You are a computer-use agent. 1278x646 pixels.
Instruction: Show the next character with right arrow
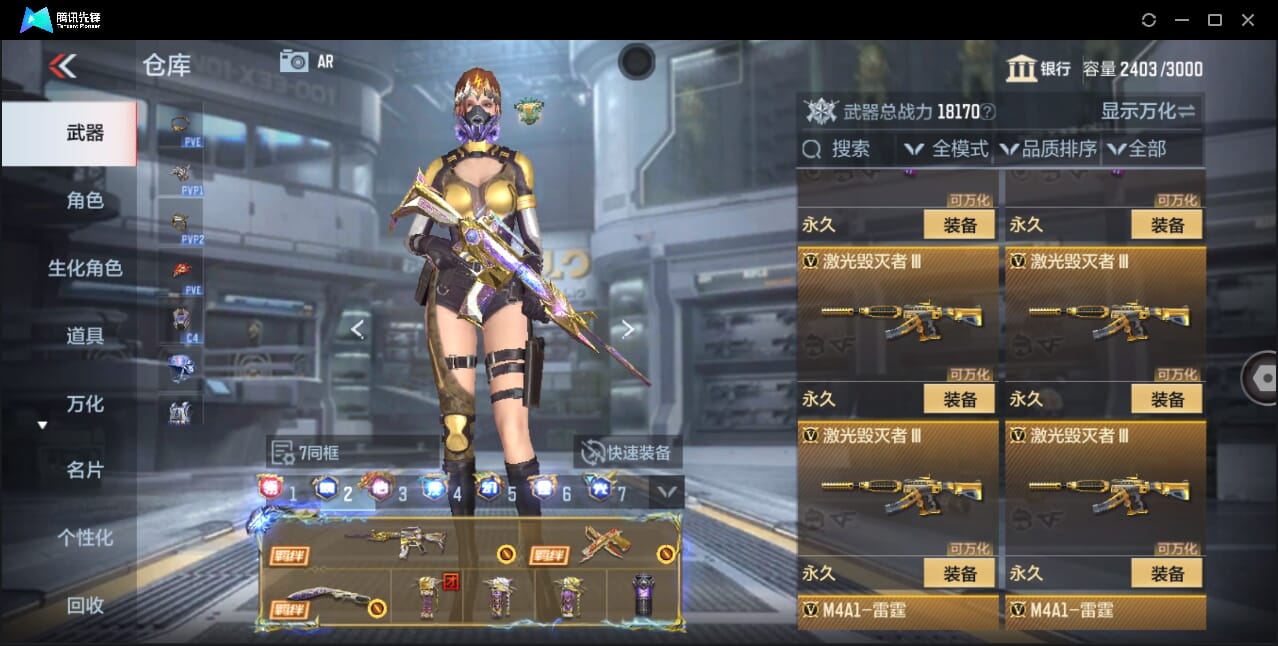(x=628, y=329)
